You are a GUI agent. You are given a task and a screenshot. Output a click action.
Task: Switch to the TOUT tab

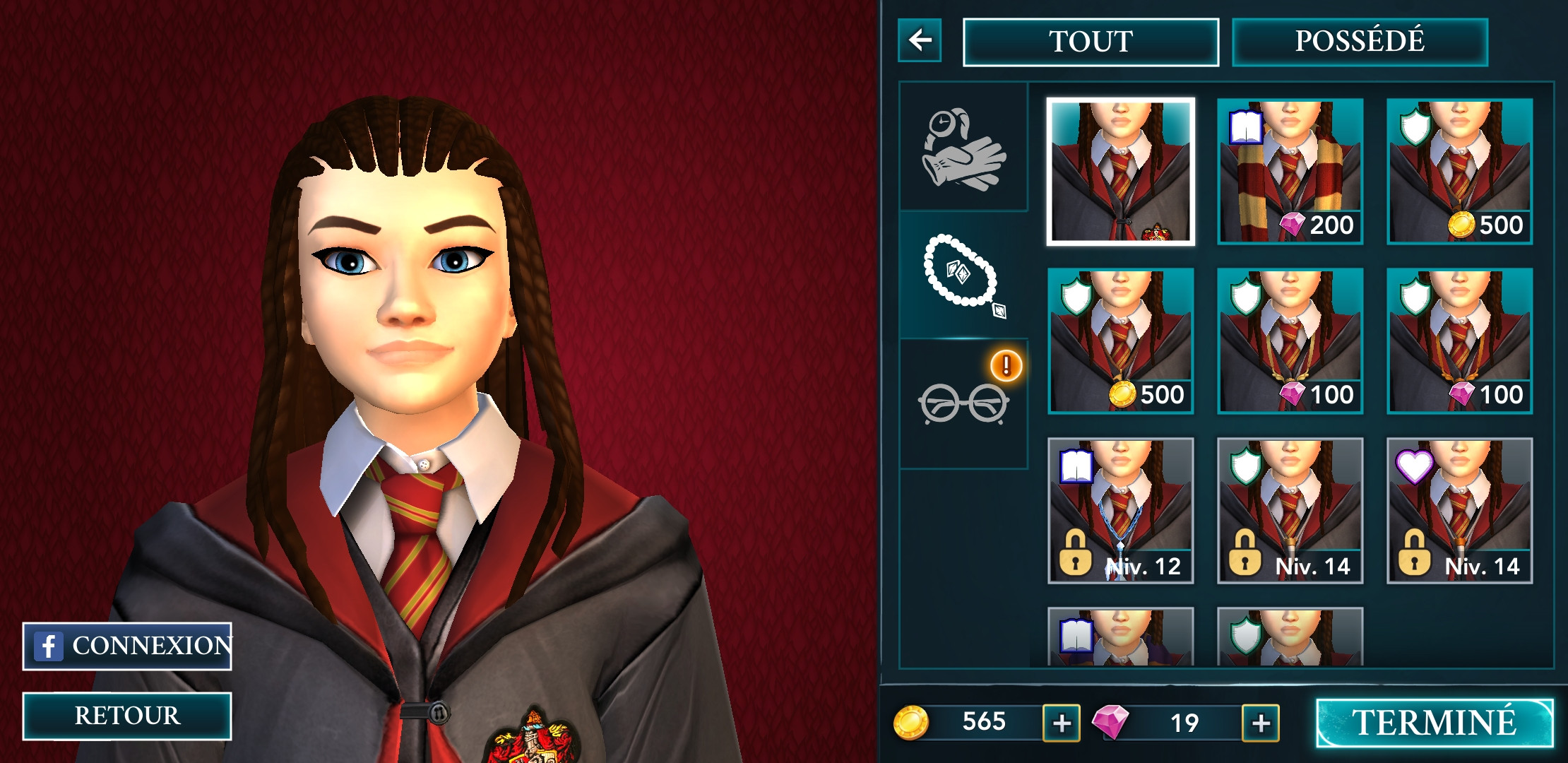click(1091, 40)
